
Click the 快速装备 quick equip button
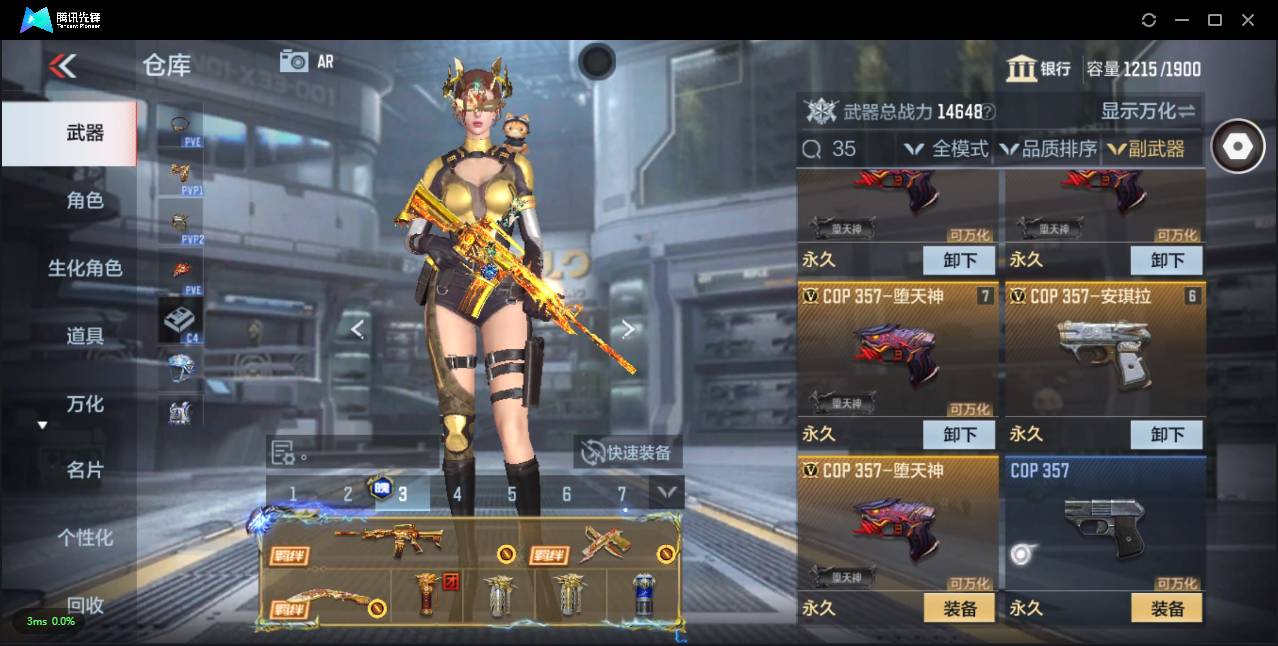click(x=627, y=452)
